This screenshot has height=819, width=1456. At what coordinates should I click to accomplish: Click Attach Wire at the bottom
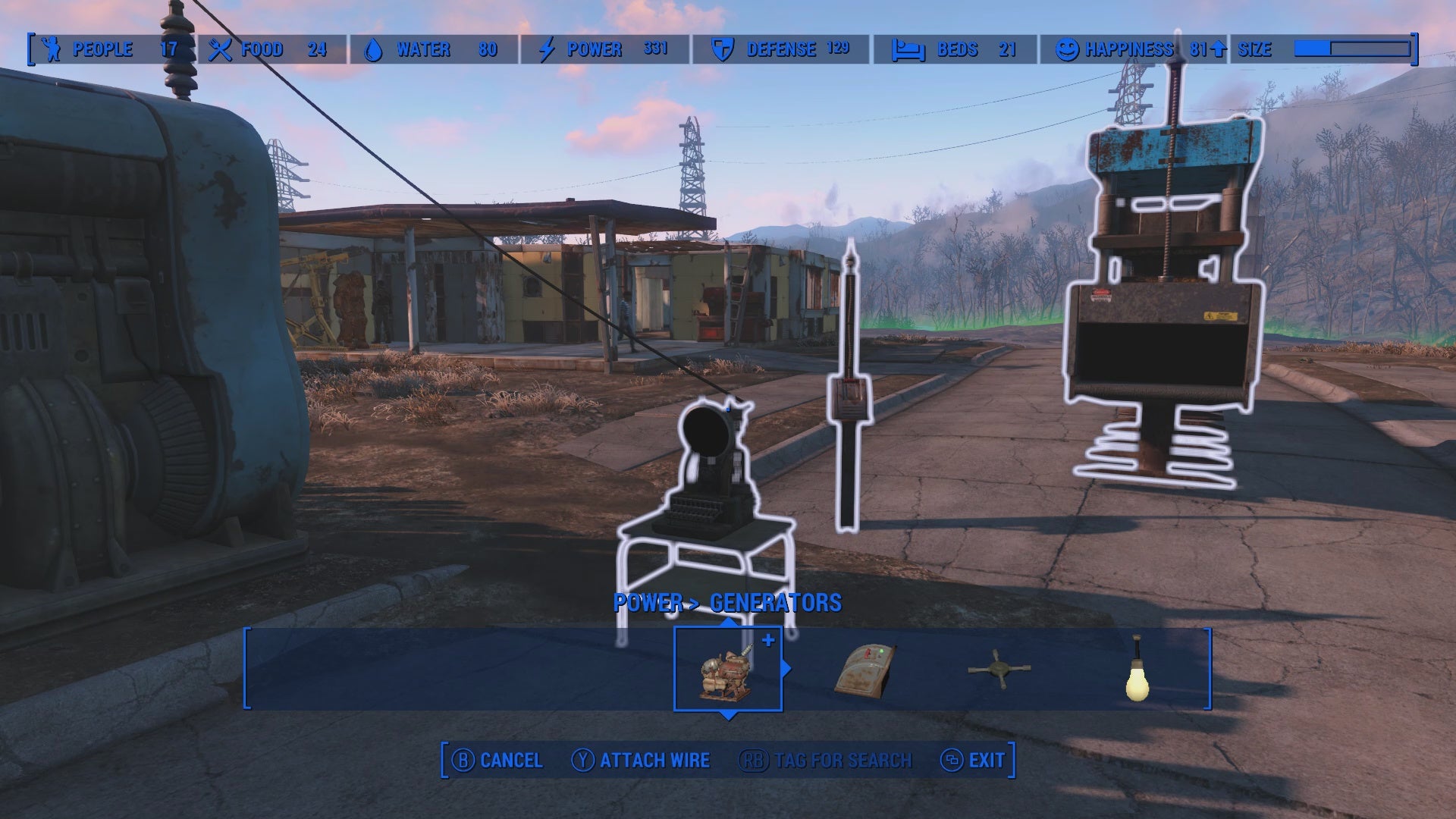click(x=654, y=759)
